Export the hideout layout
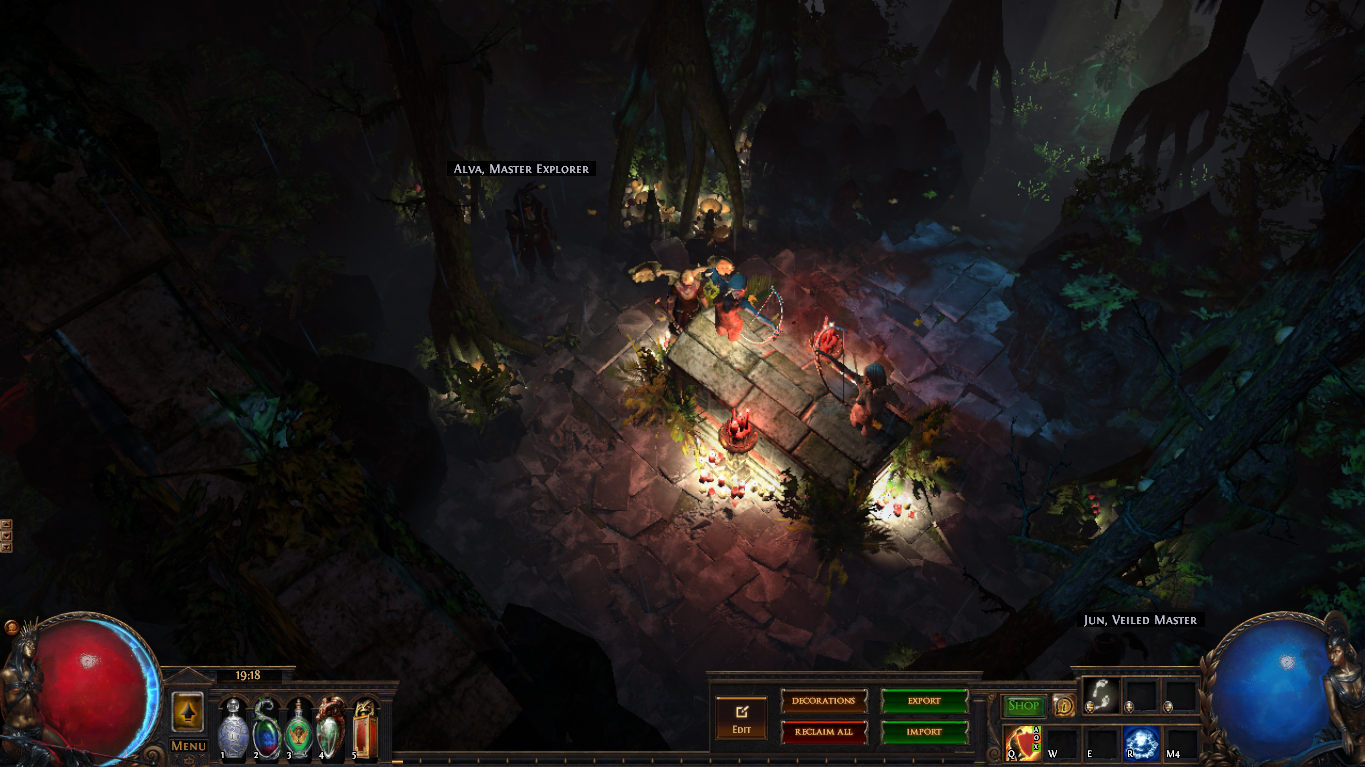Viewport: 1365px width, 767px height. (924, 701)
